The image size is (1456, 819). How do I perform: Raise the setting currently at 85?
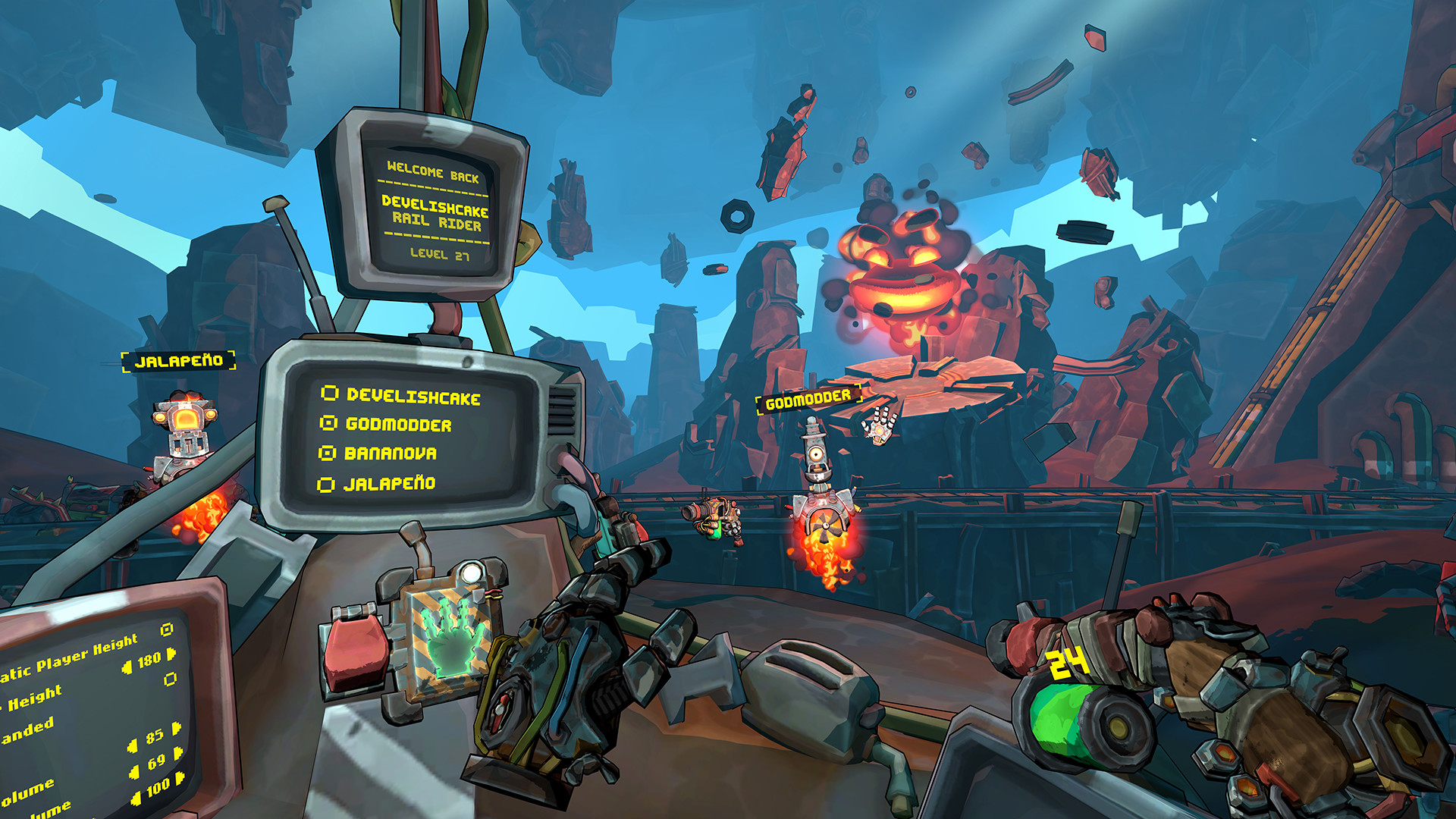click(x=177, y=729)
